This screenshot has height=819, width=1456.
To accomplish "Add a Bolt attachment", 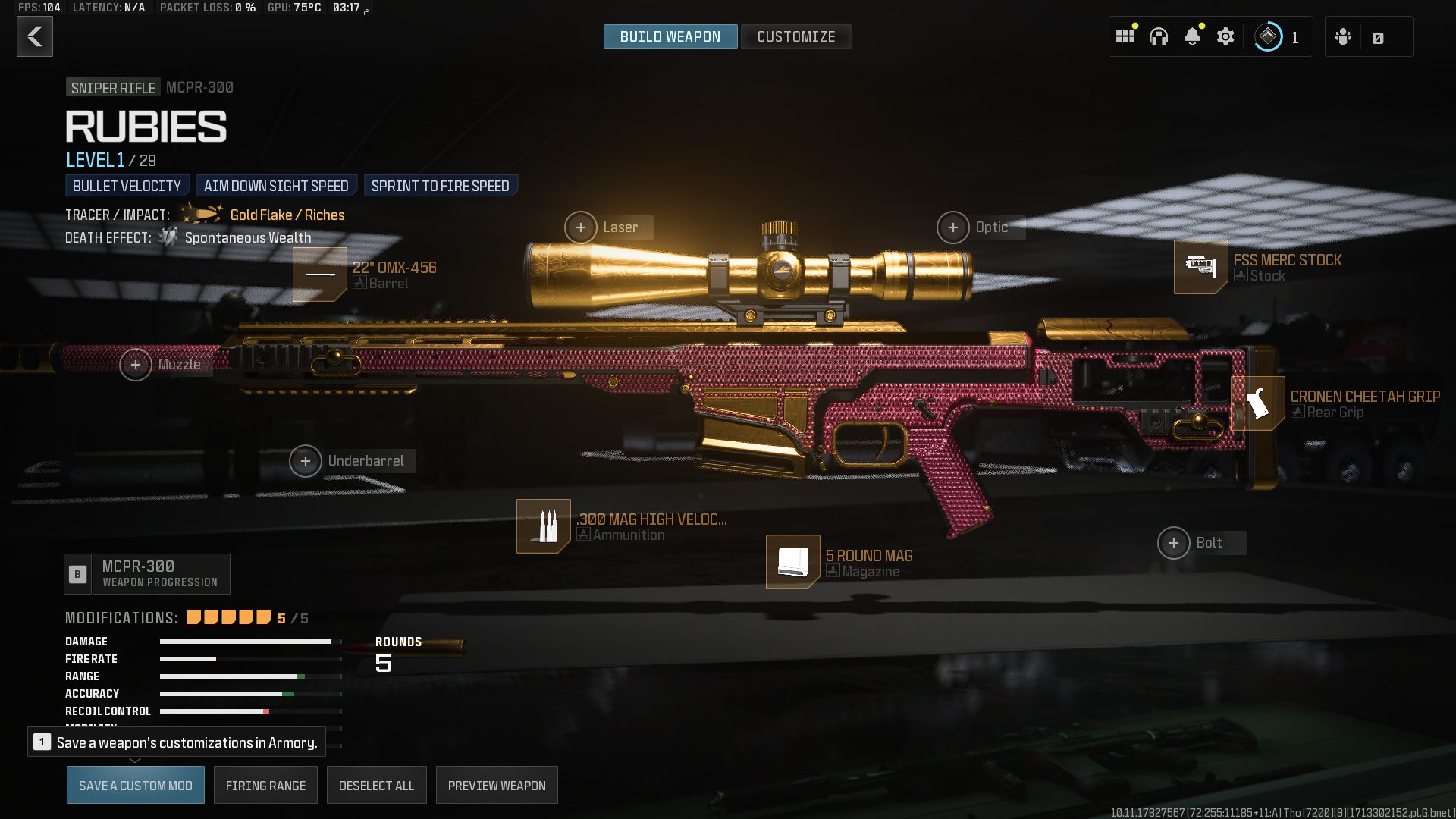I will coord(1174,543).
